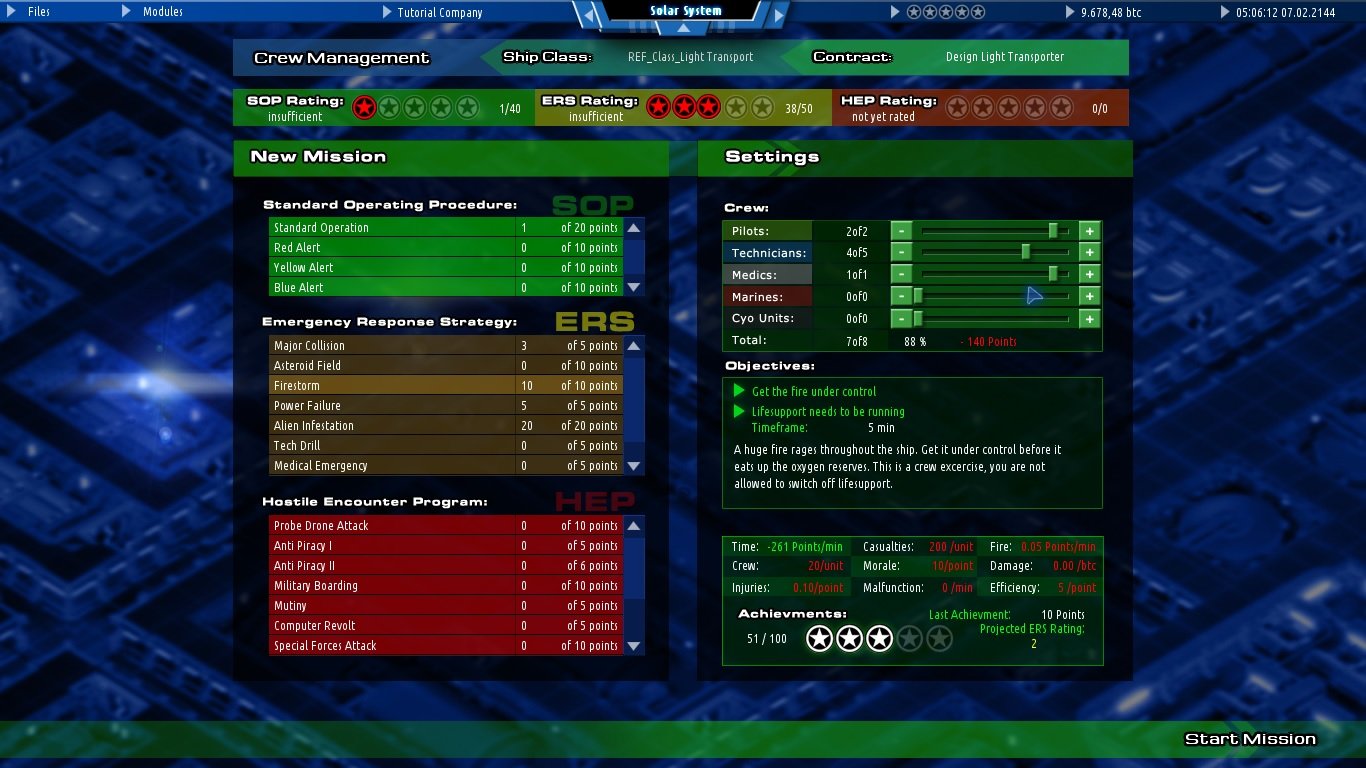Open the Modules menu
The height and width of the screenshot is (768, 1366).
pyautogui.click(x=162, y=12)
